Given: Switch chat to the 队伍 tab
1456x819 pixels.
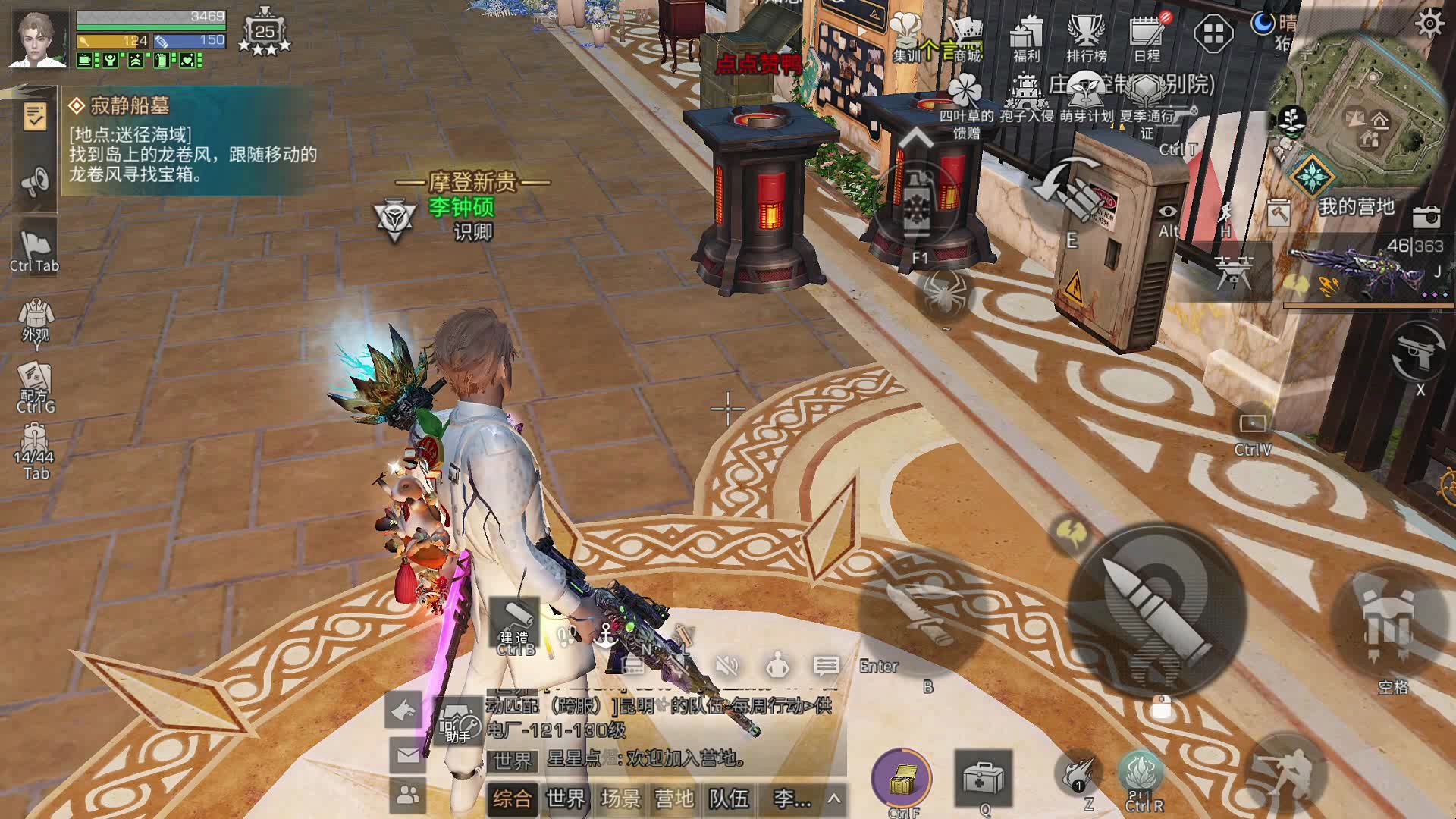Looking at the screenshot, I should (x=729, y=799).
